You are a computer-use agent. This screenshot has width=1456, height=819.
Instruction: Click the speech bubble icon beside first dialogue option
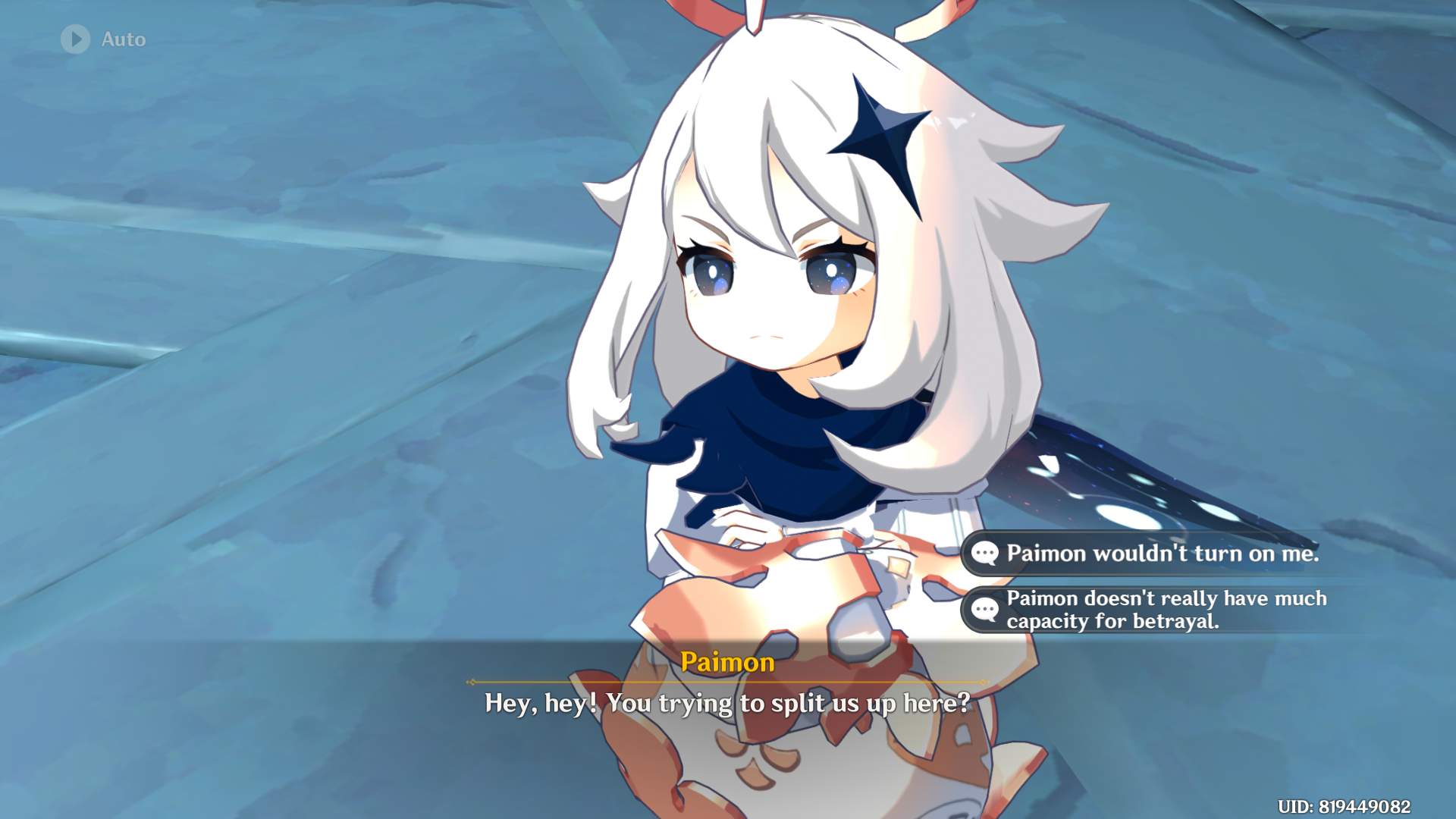pyautogui.click(x=984, y=554)
